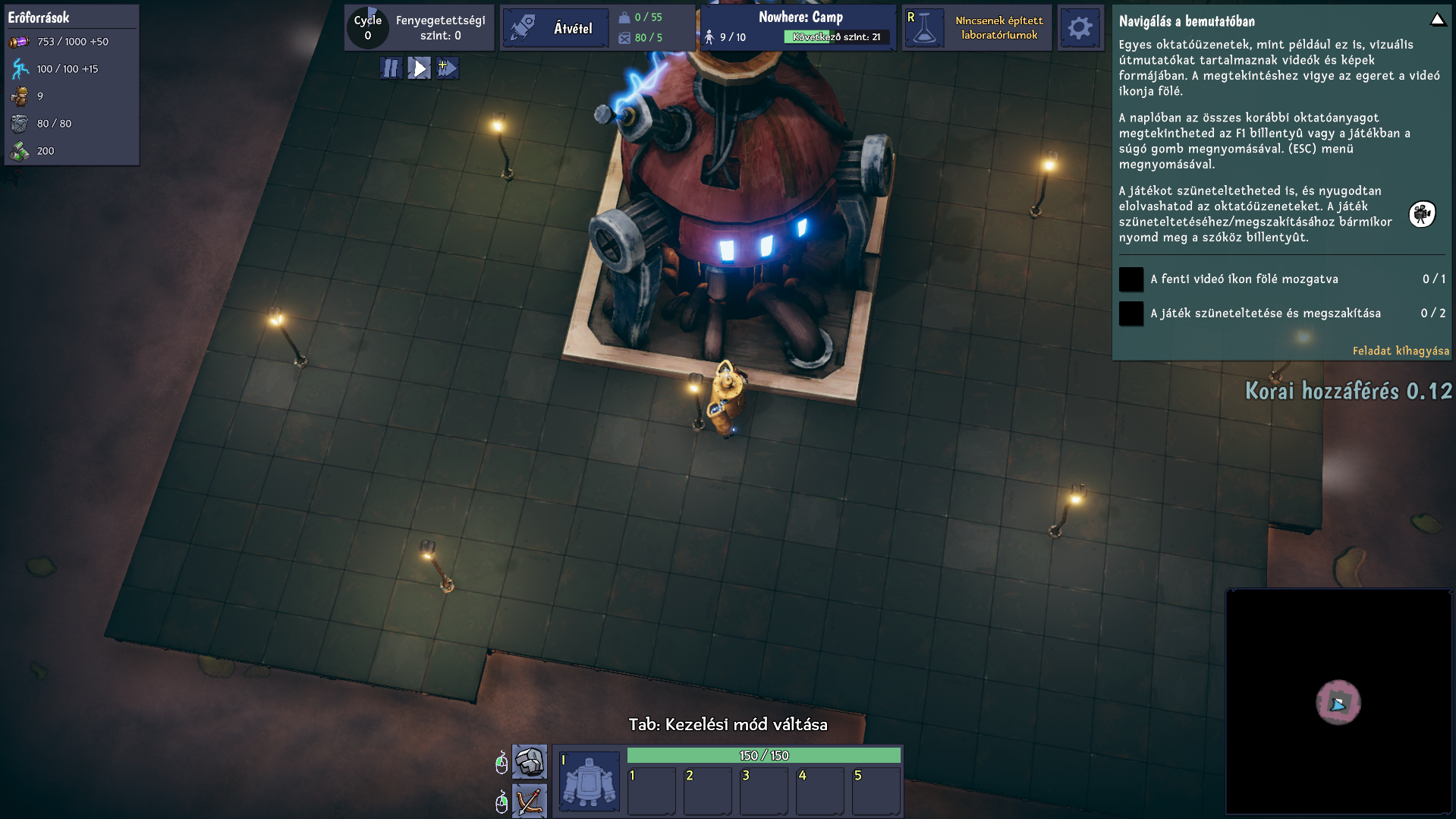Image resolution: width=1456 pixels, height=819 pixels.
Task: Choose the stone gathering tool icon
Action: (x=530, y=761)
